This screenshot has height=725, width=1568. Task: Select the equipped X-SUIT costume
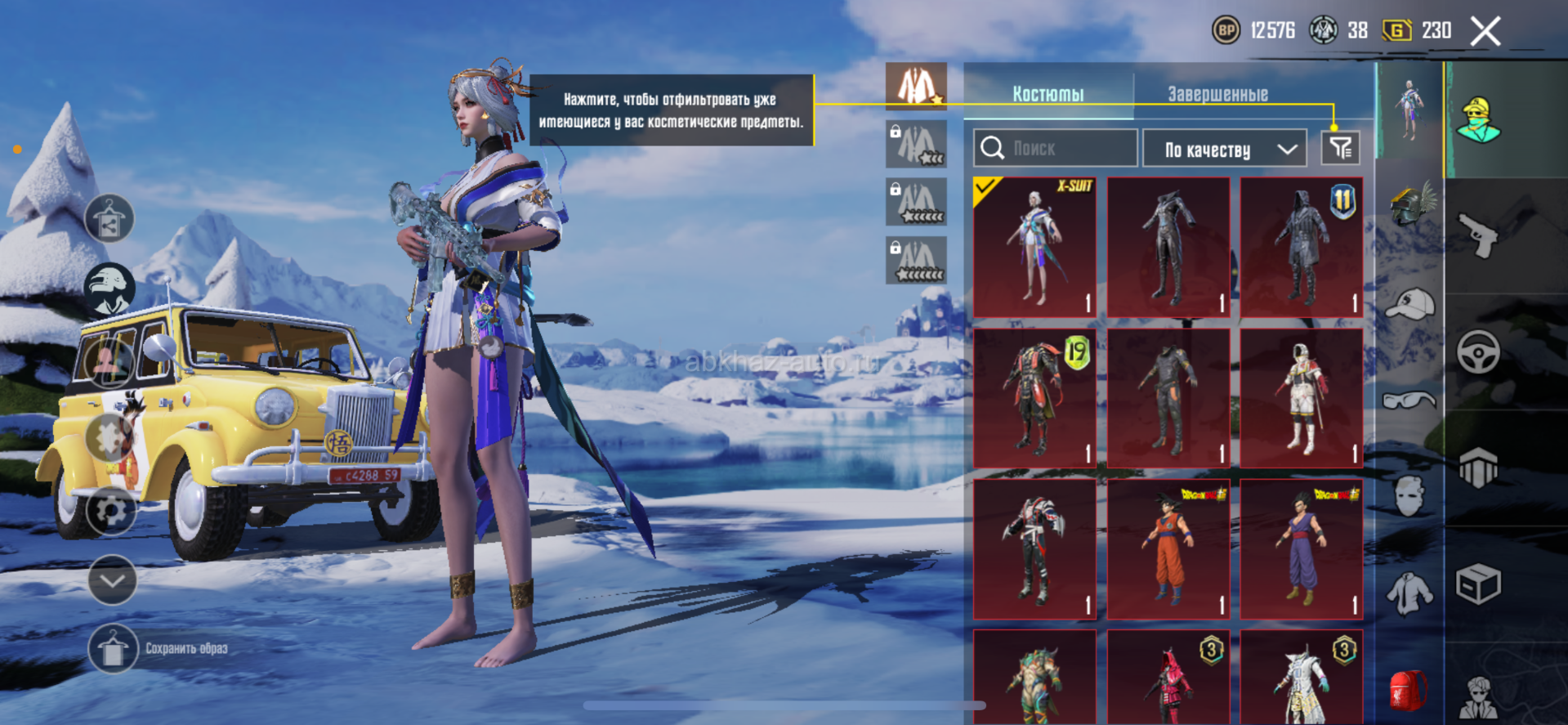1034,247
